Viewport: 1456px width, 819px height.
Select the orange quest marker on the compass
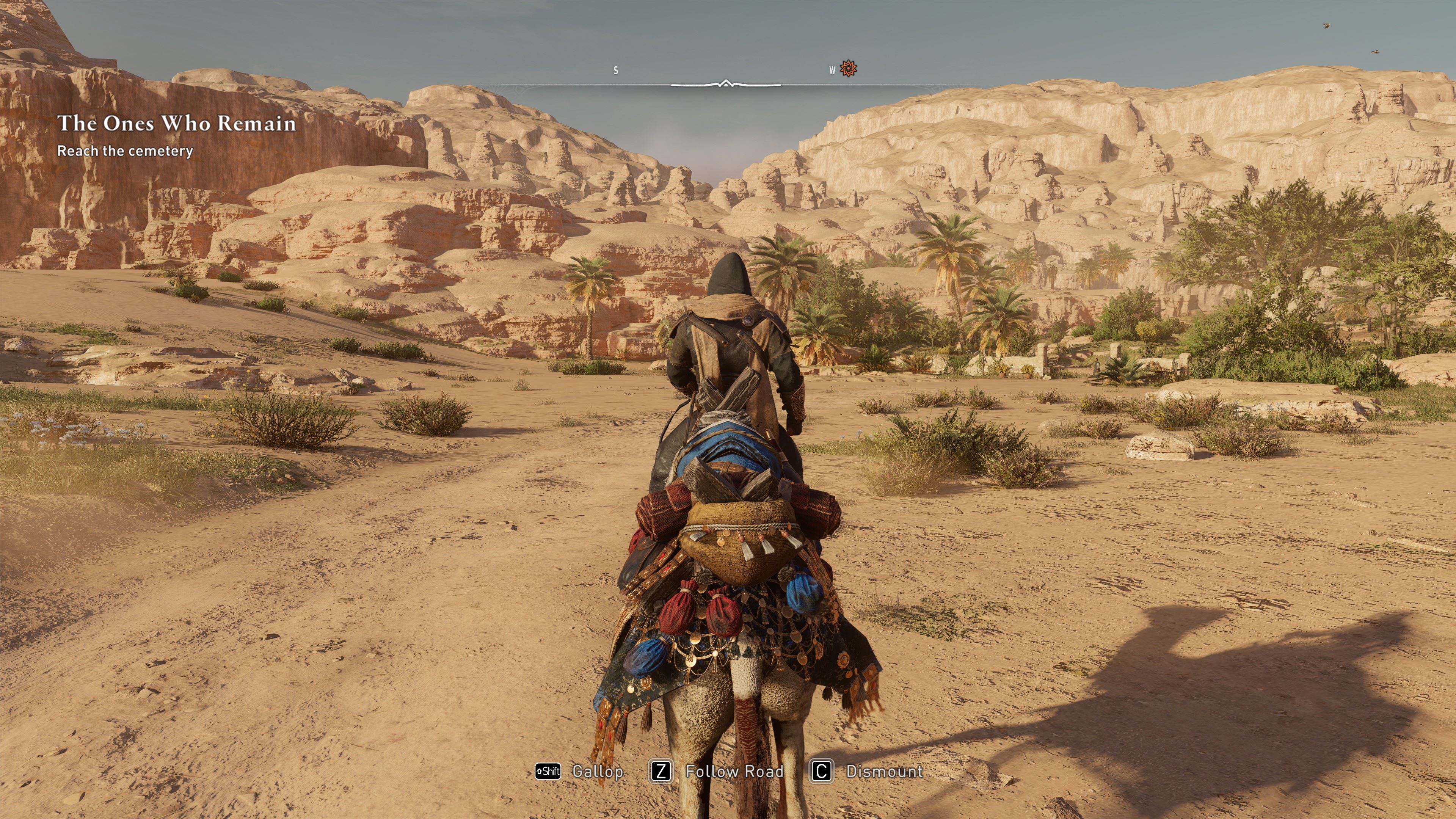coord(848,68)
